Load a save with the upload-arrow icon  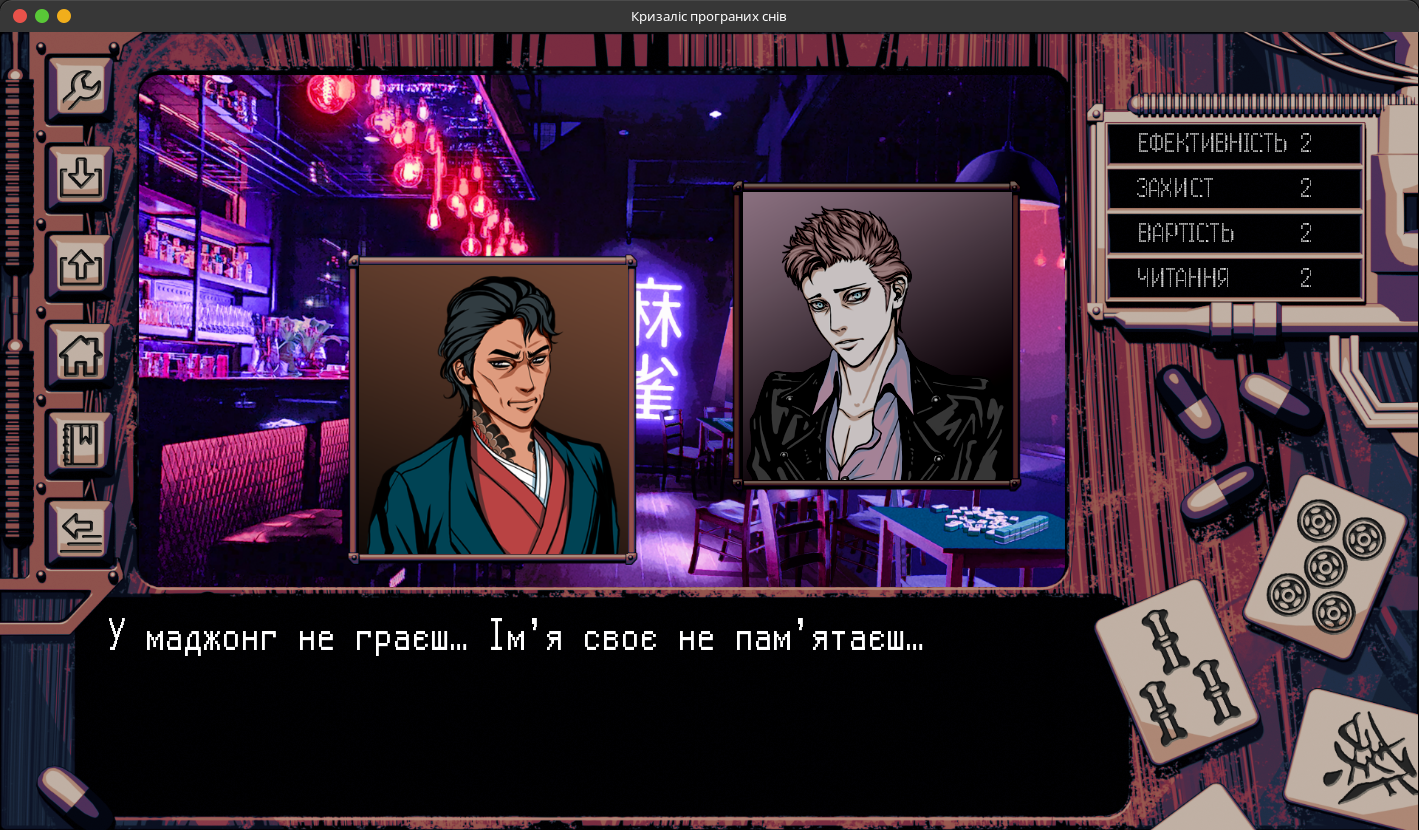pos(80,266)
